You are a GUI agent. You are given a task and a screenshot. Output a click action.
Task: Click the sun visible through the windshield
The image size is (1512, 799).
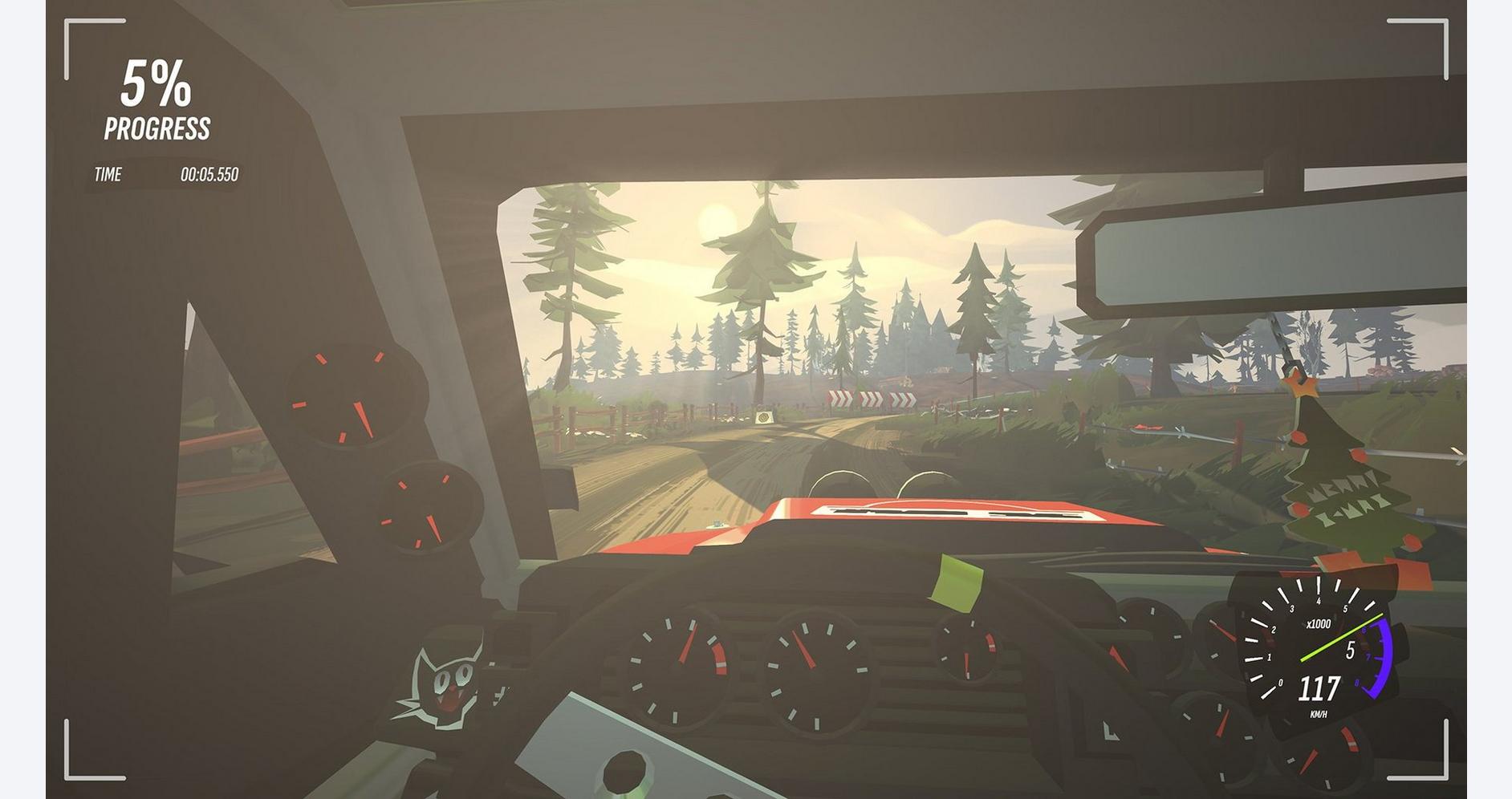coord(721,220)
